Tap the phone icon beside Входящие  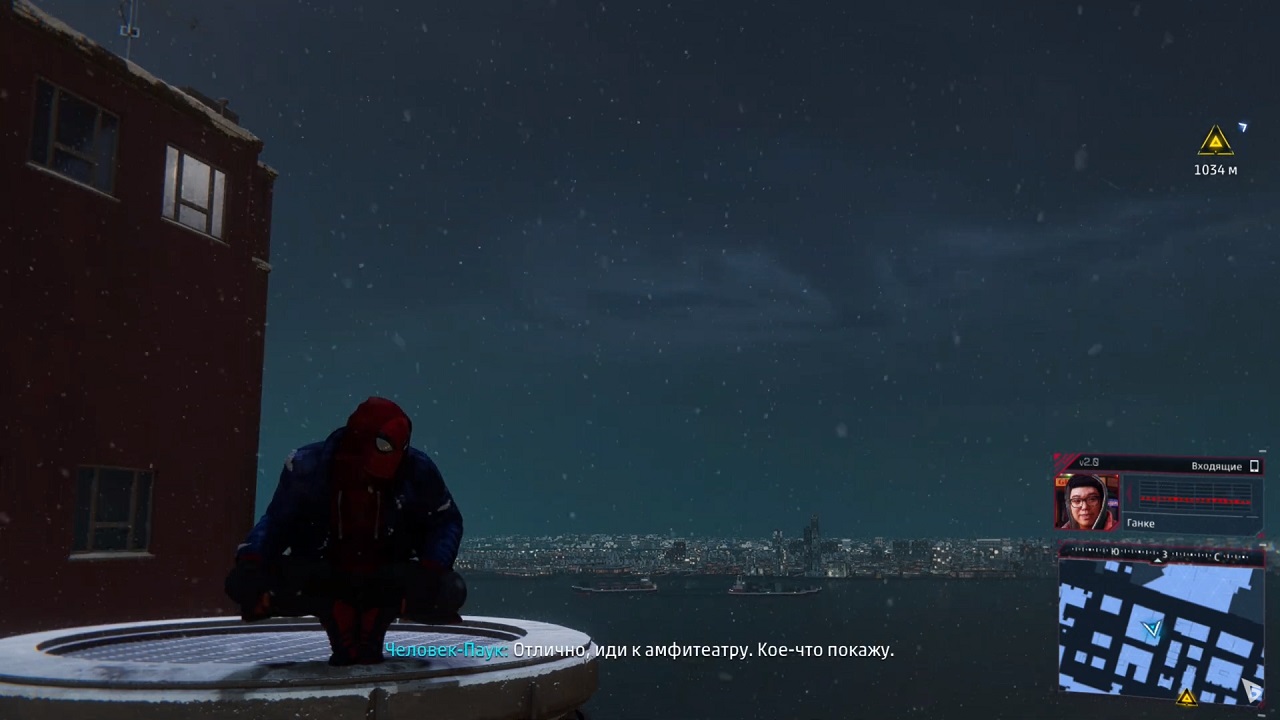tap(1254, 466)
